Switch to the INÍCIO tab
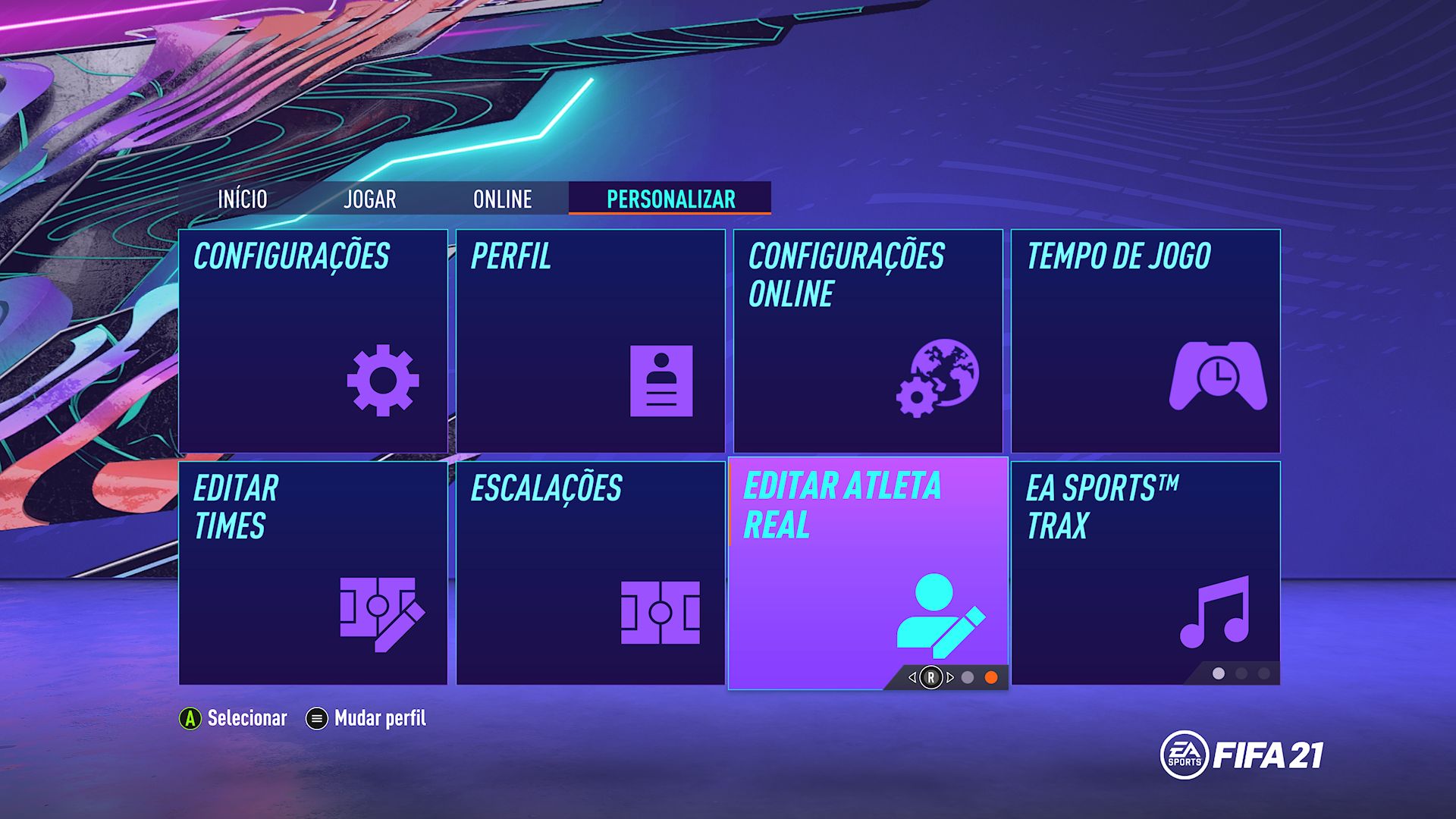This screenshot has height=819, width=1456. point(243,199)
